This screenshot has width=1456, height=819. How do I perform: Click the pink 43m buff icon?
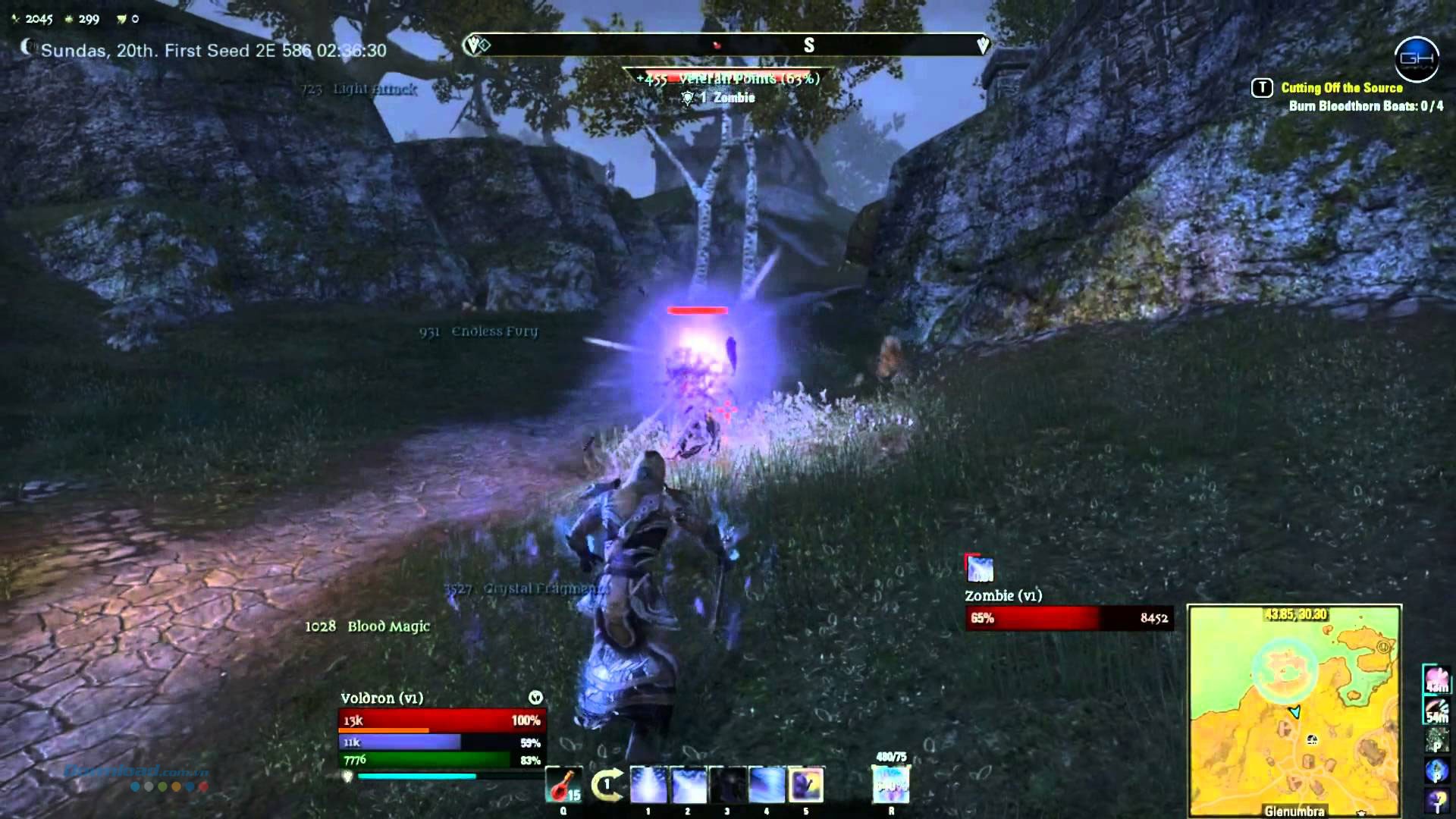[x=1436, y=681]
